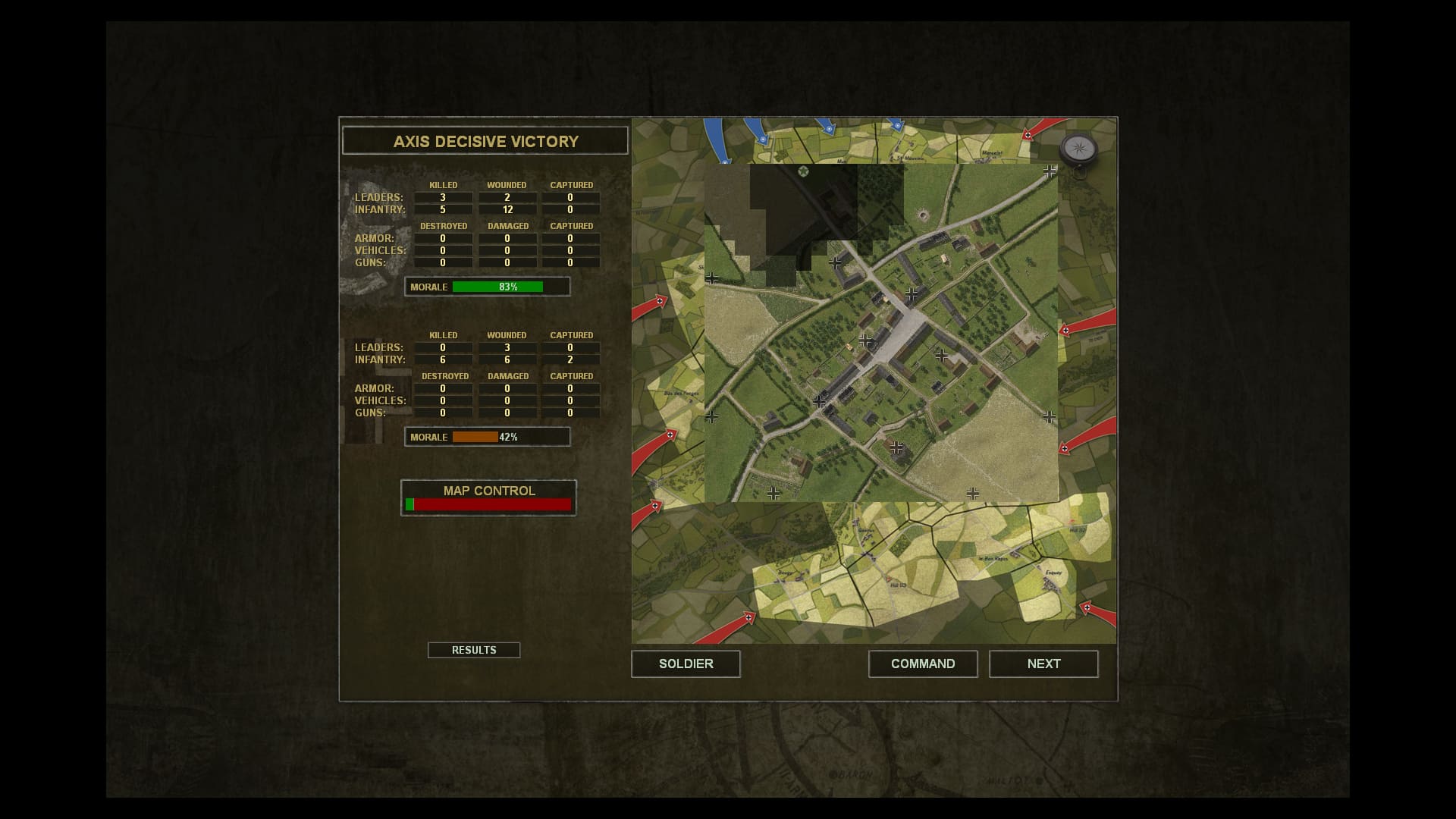Continue with the Next button
1456x819 pixels.
click(x=1043, y=664)
